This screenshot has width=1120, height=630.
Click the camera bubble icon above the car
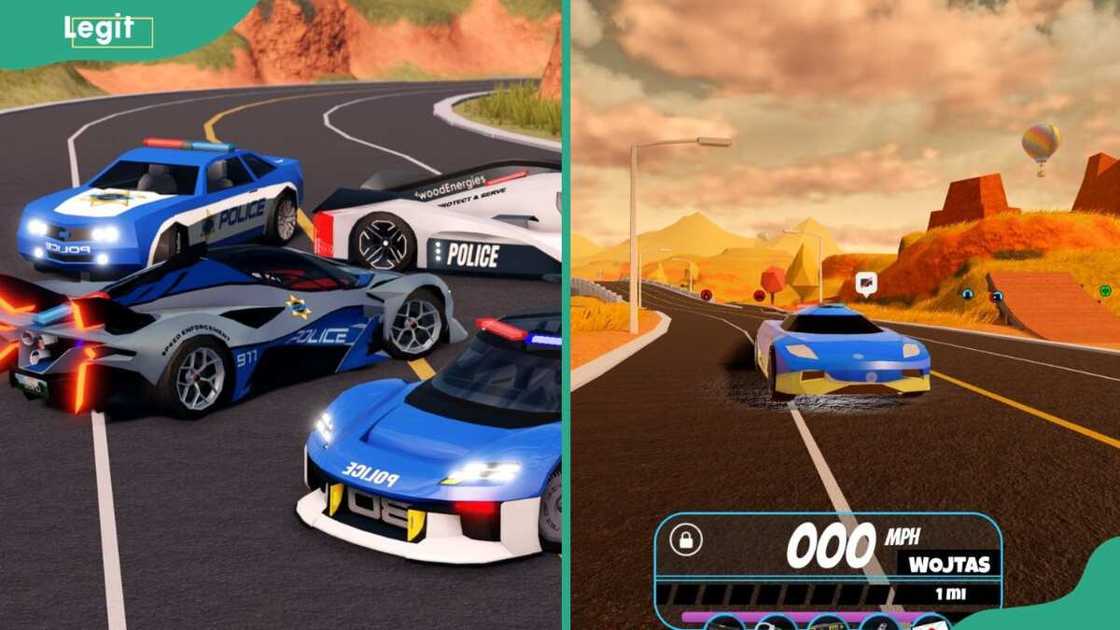pyautogui.click(x=866, y=284)
